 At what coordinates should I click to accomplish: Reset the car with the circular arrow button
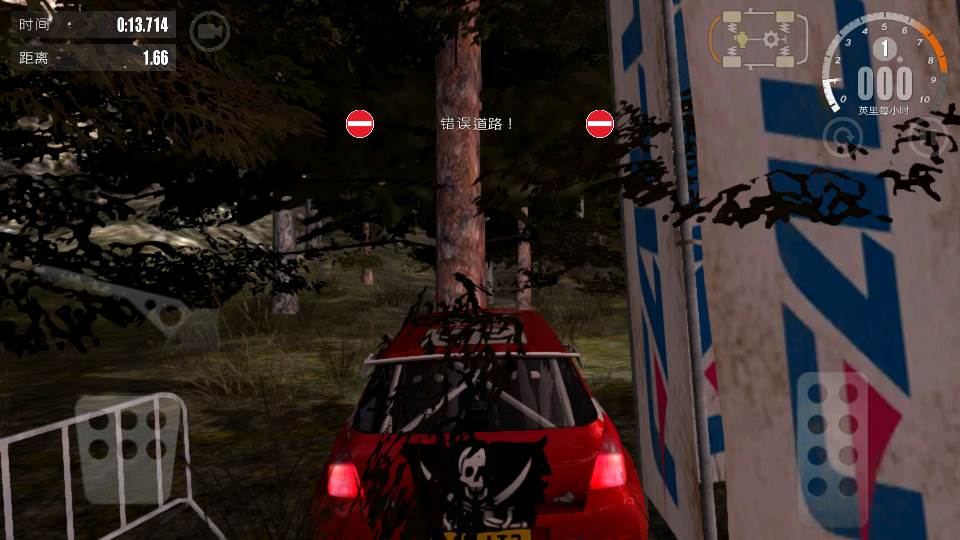(x=843, y=138)
